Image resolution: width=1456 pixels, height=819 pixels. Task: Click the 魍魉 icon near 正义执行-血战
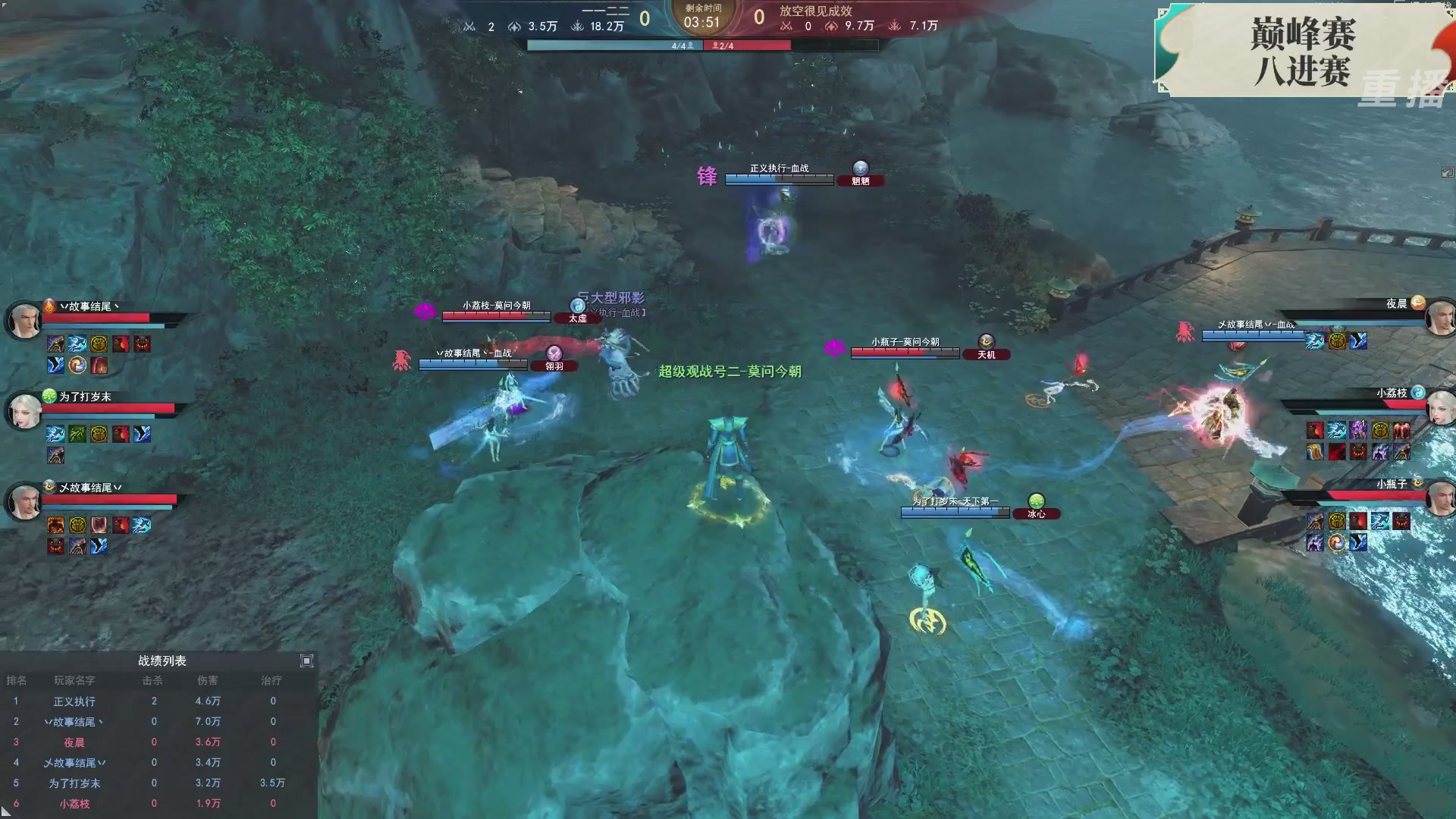pos(861,170)
